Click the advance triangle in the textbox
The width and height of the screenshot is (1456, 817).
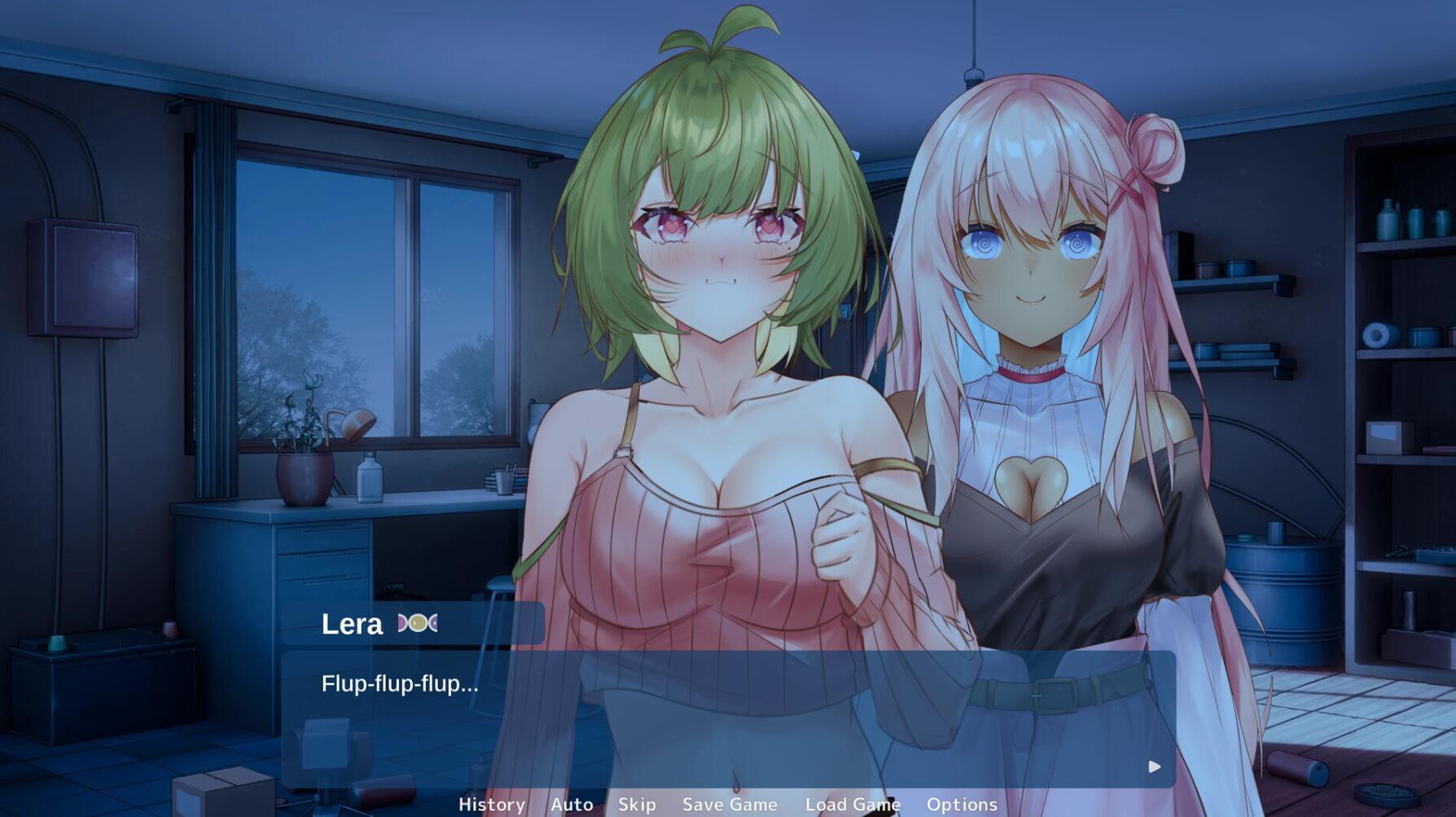coord(1153,766)
